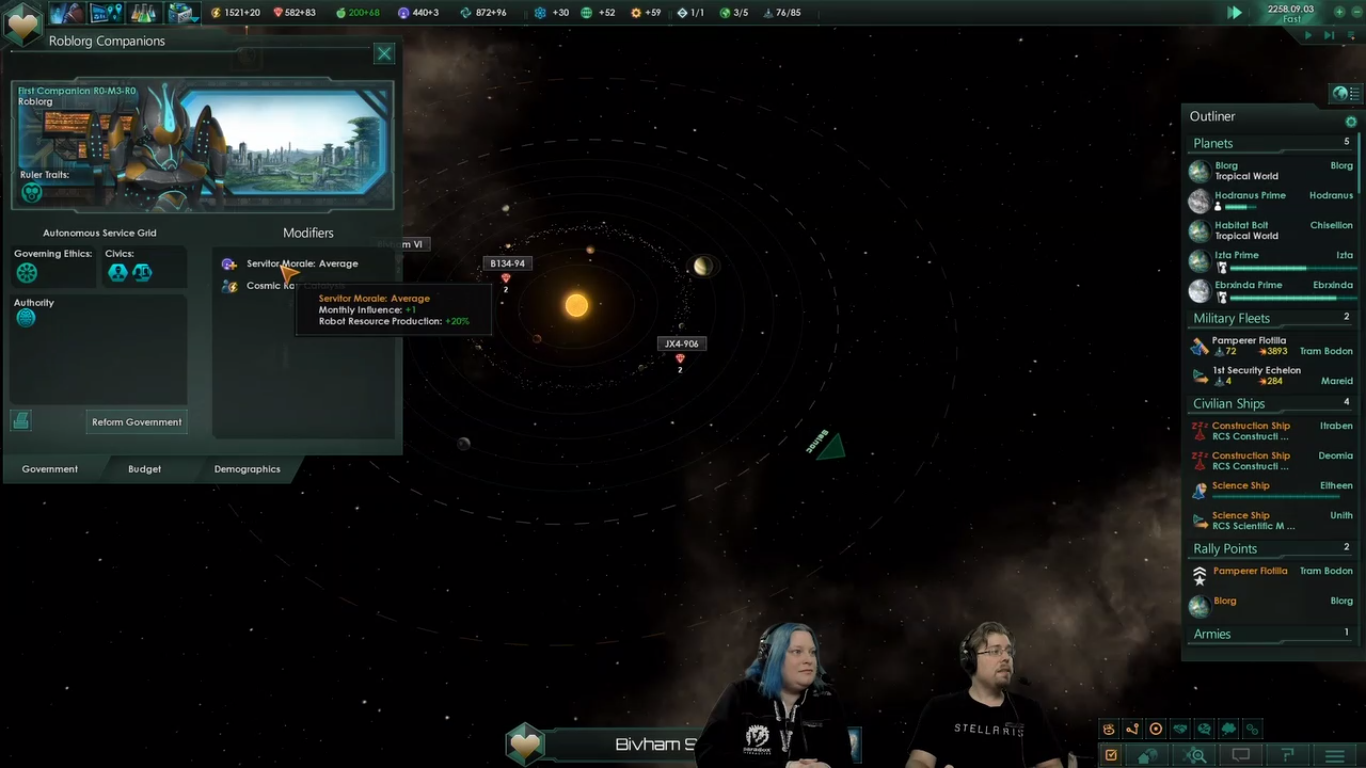Viewport: 1366px width, 768px height.
Task: Decrease game speed with the minus button
Action: 1357,12
